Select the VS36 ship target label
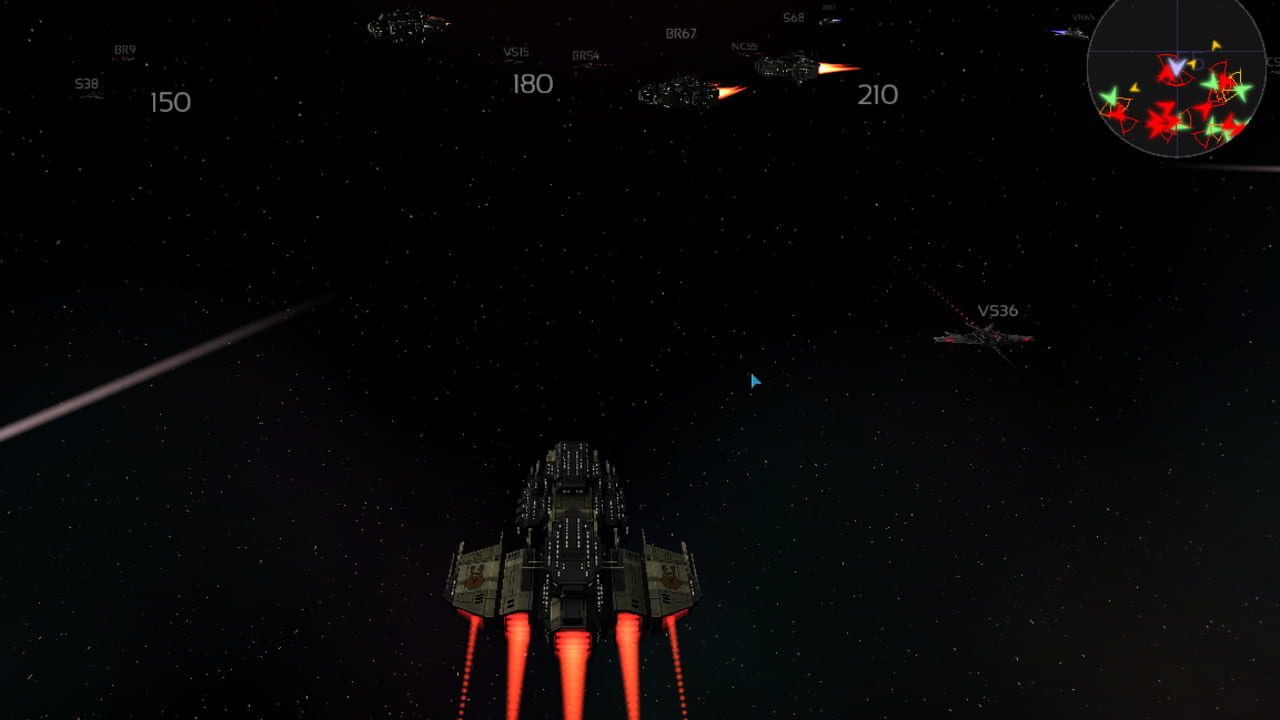 point(997,311)
